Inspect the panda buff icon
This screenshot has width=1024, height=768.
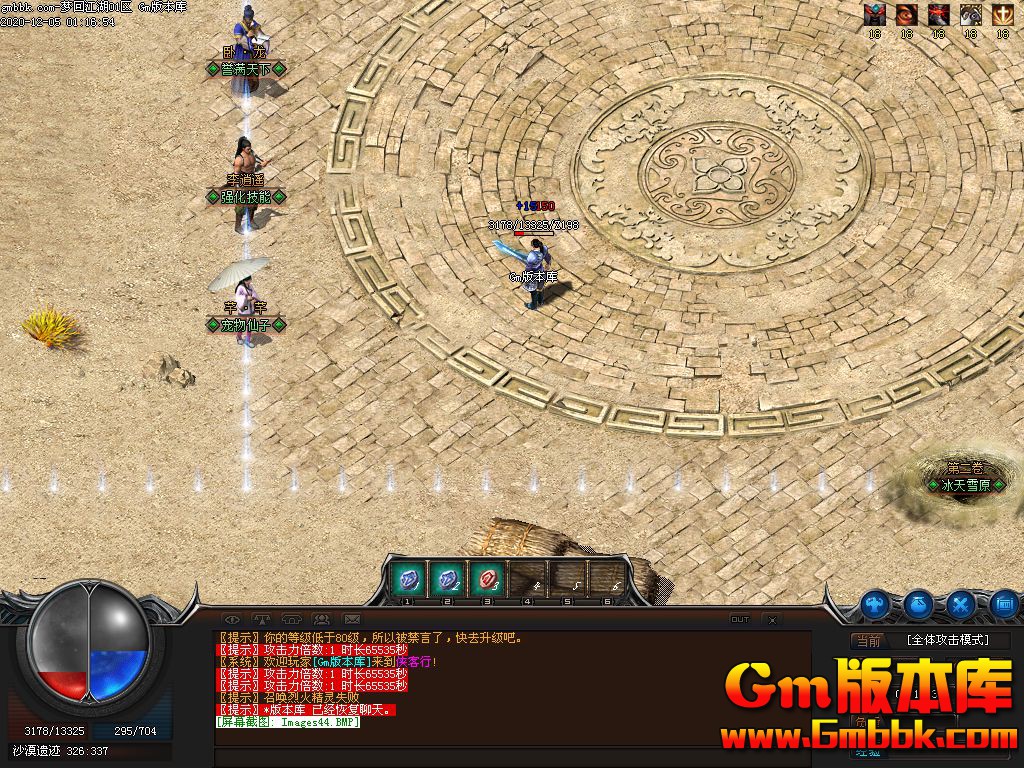click(x=970, y=14)
